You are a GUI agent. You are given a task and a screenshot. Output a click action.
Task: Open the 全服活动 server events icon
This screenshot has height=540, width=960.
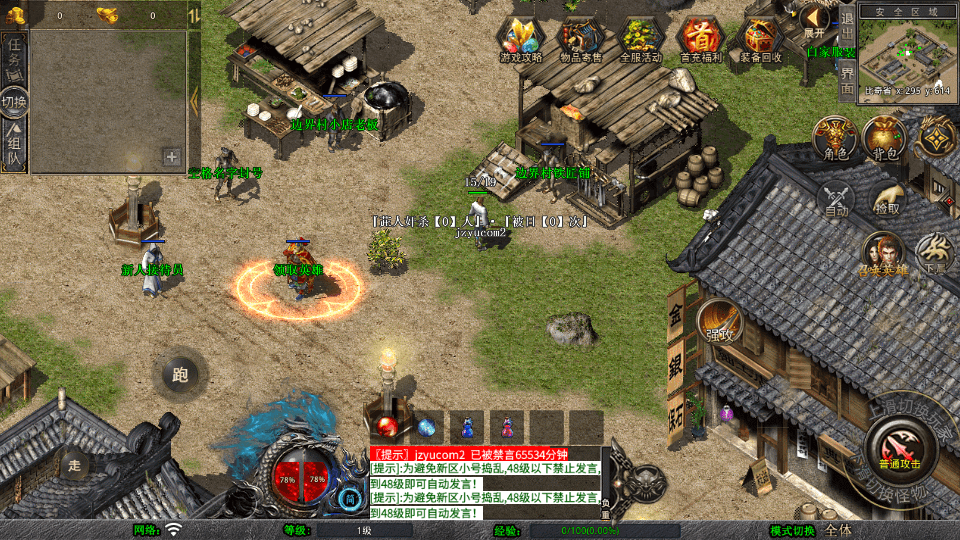click(x=640, y=39)
